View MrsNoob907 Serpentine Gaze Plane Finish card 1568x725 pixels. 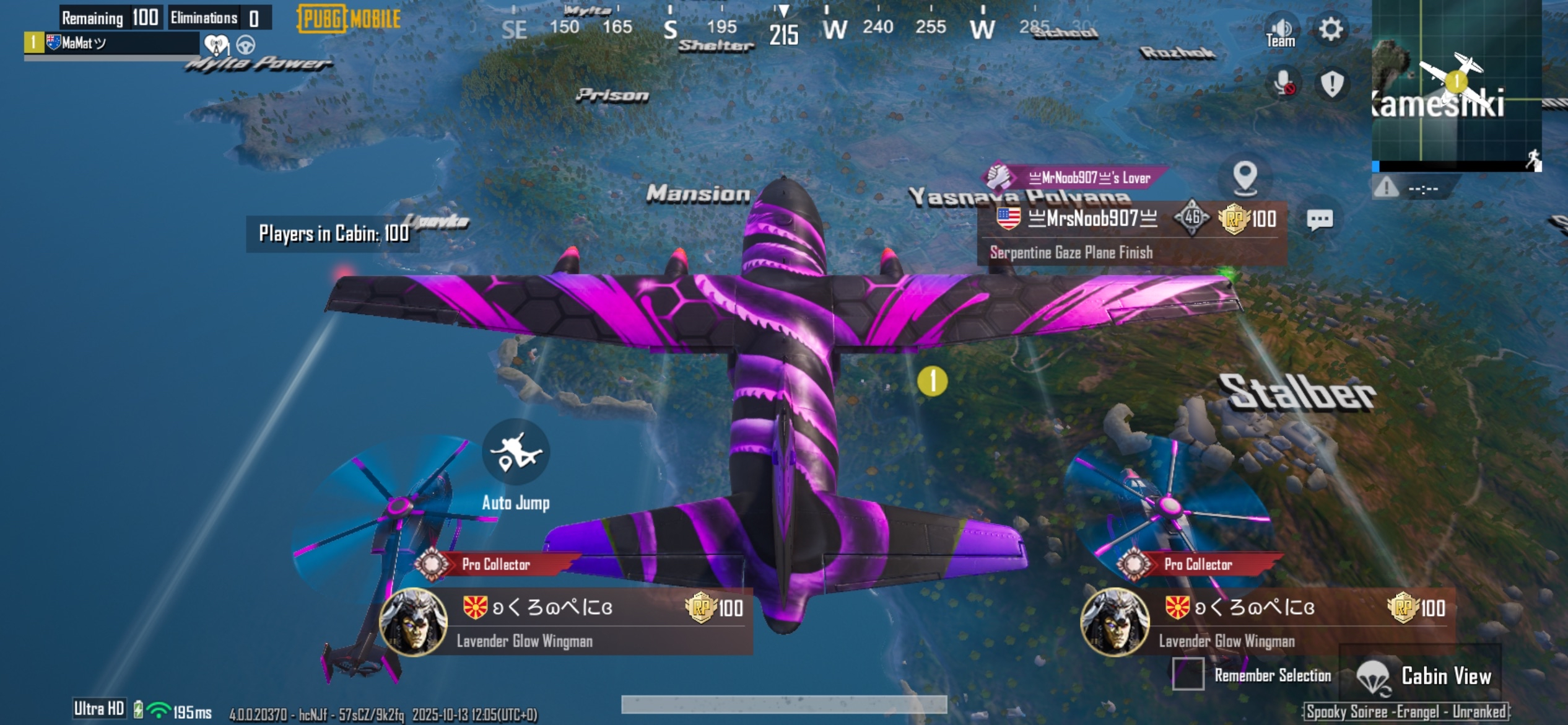tap(1132, 234)
